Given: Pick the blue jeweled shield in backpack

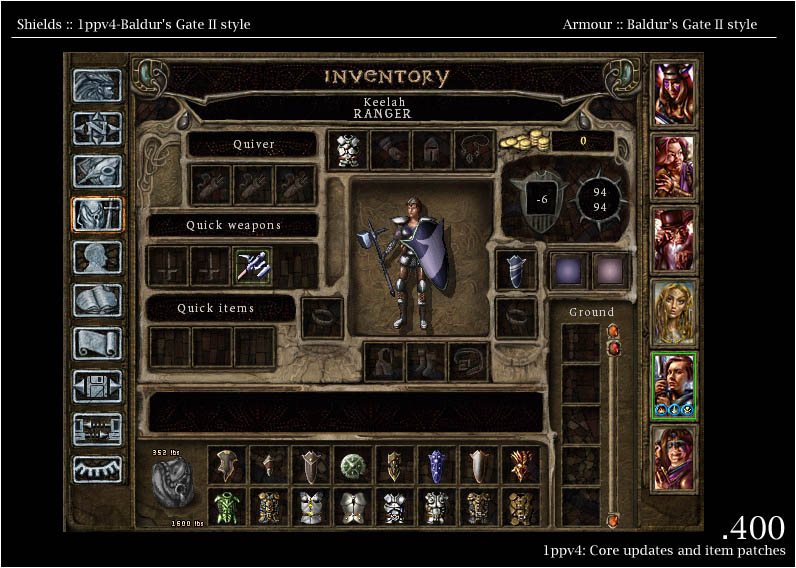Looking at the screenshot, I should 436,465.
